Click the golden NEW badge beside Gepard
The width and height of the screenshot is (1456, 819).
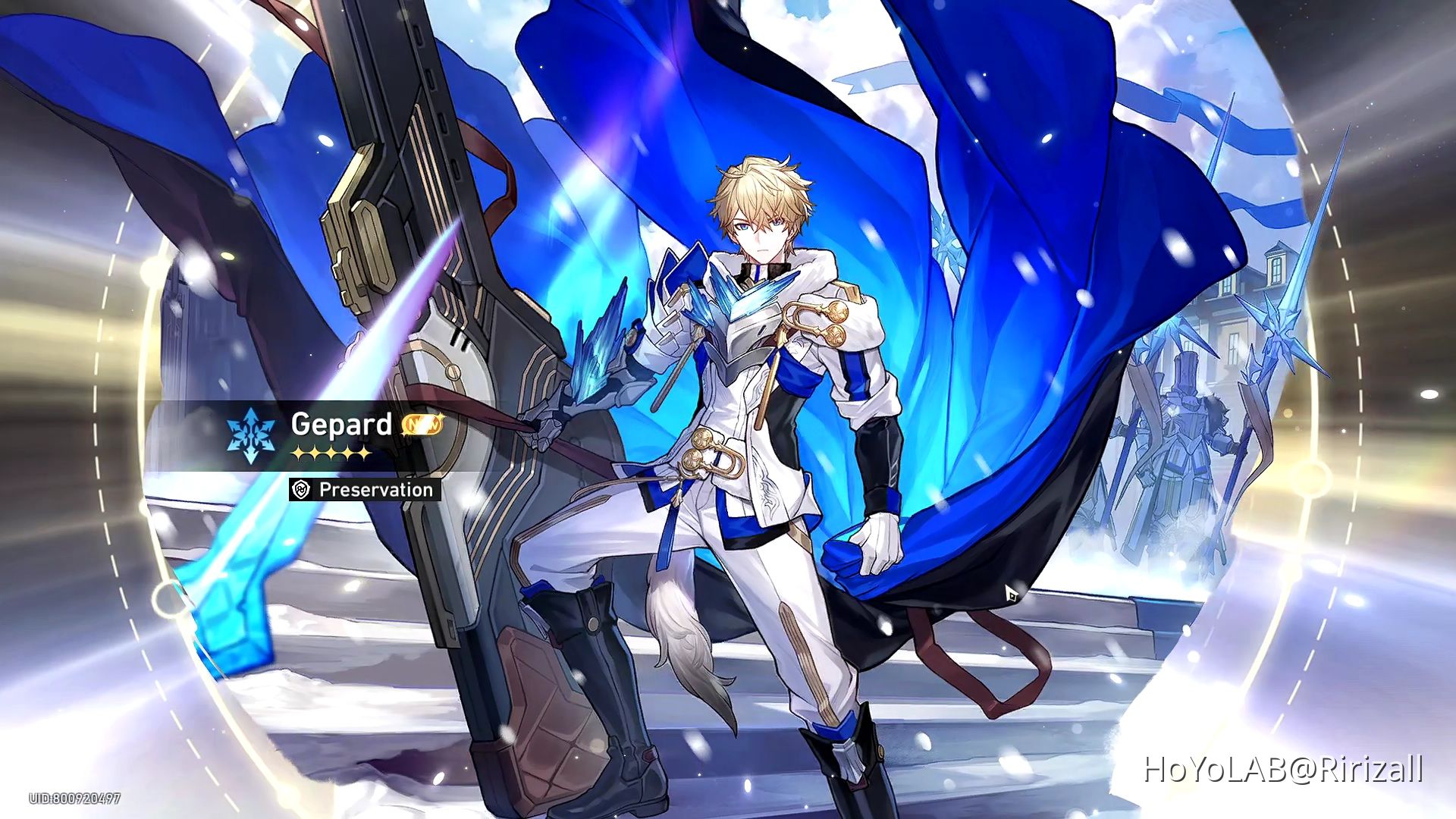coord(425,425)
